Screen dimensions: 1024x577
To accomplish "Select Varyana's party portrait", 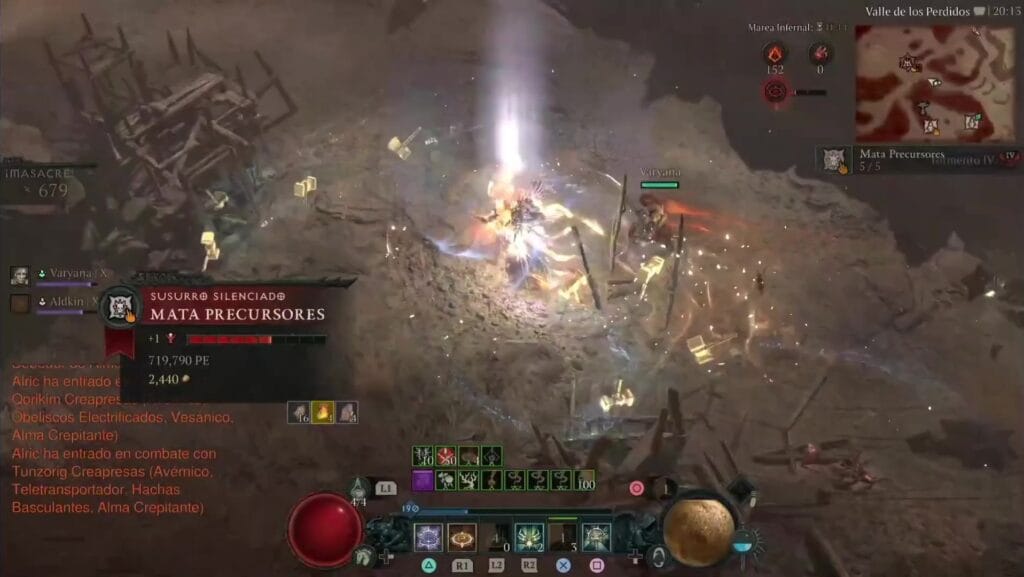I will pyautogui.click(x=20, y=275).
